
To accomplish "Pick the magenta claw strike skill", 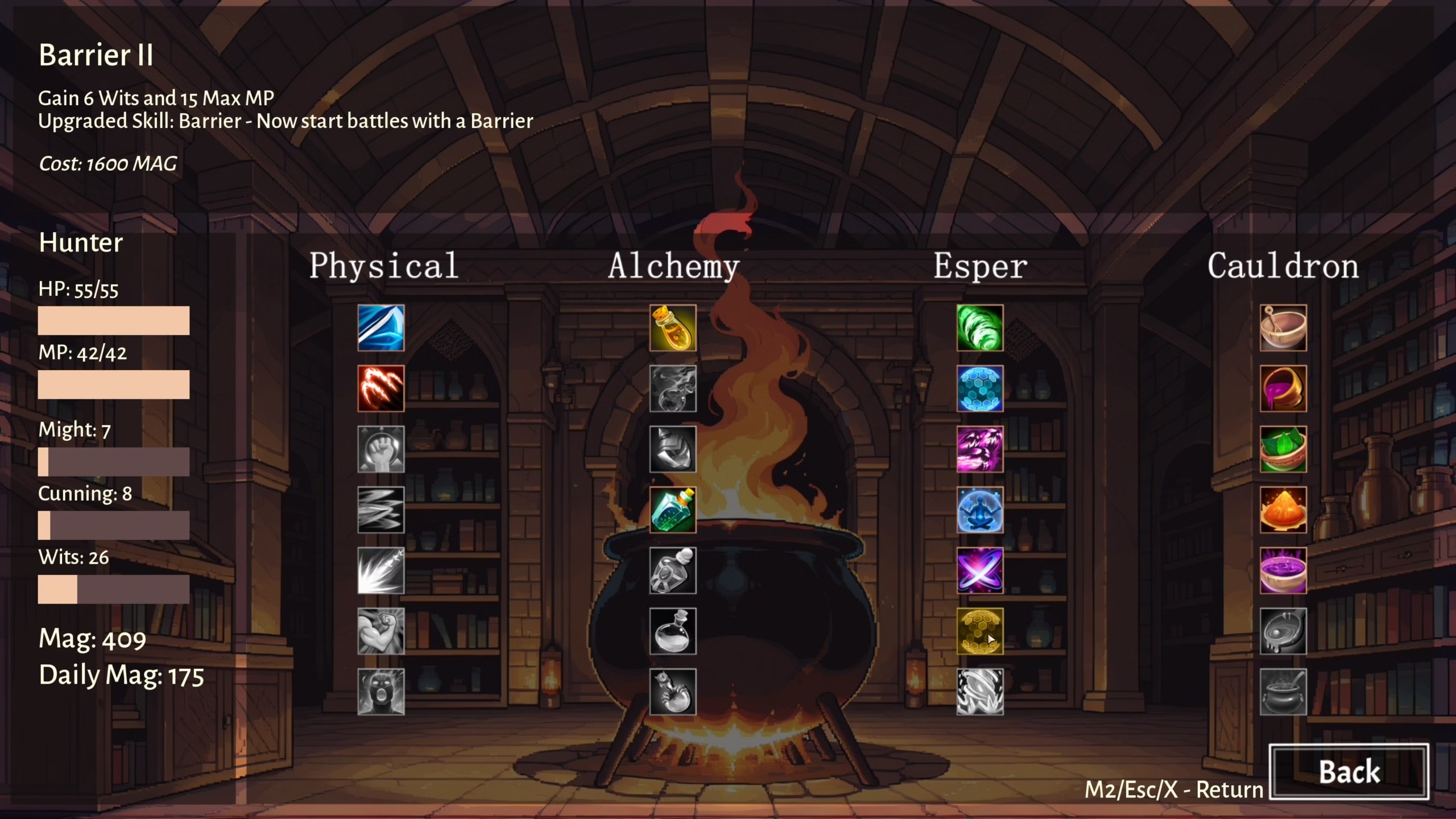I will [x=980, y=449].
